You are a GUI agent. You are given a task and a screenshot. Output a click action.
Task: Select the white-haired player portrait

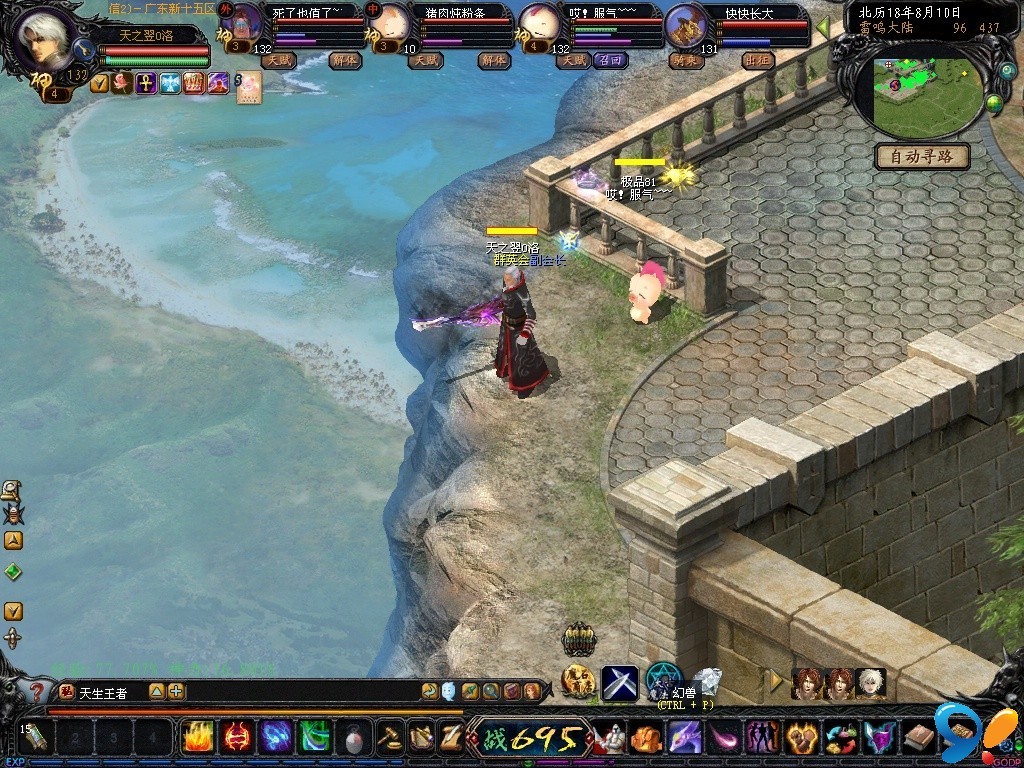44,39
